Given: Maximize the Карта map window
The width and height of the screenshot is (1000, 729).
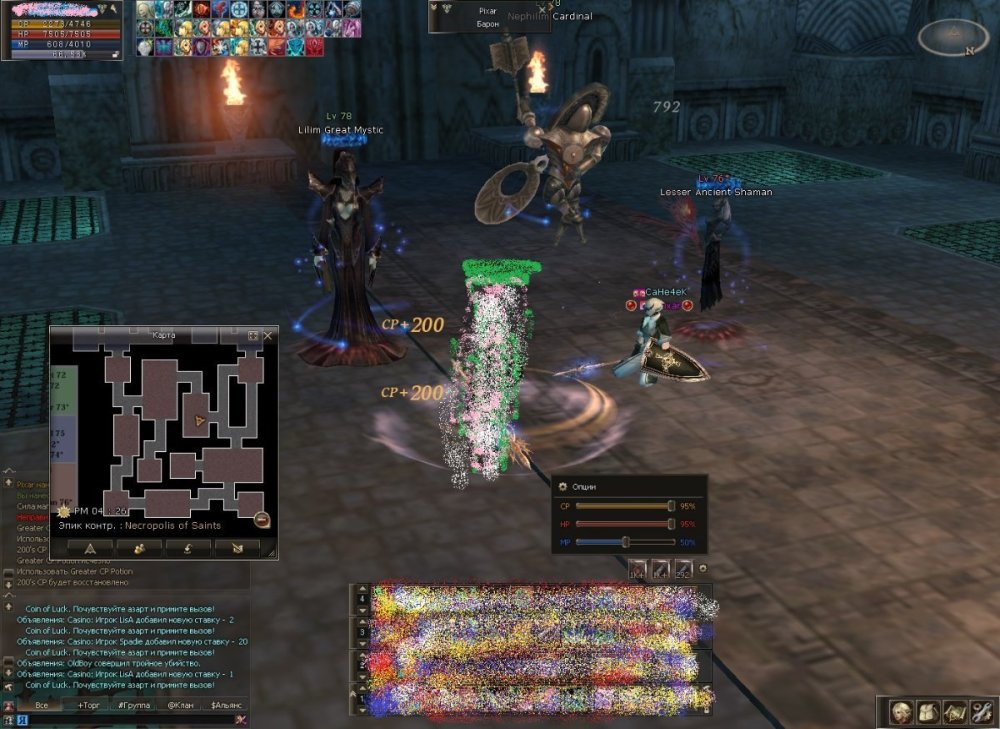Looking at the screenshot, I should (253, 336).
